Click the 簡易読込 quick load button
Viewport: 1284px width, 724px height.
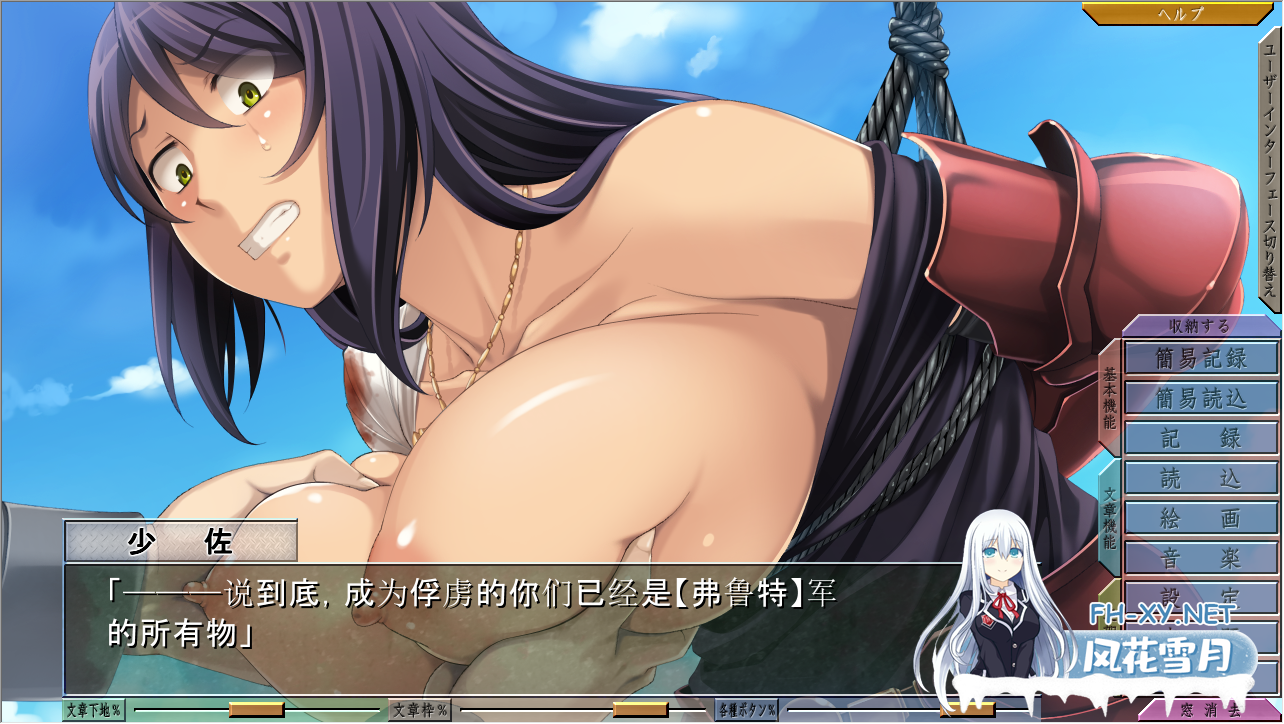pyautogui.click(x=1199, y=397)
